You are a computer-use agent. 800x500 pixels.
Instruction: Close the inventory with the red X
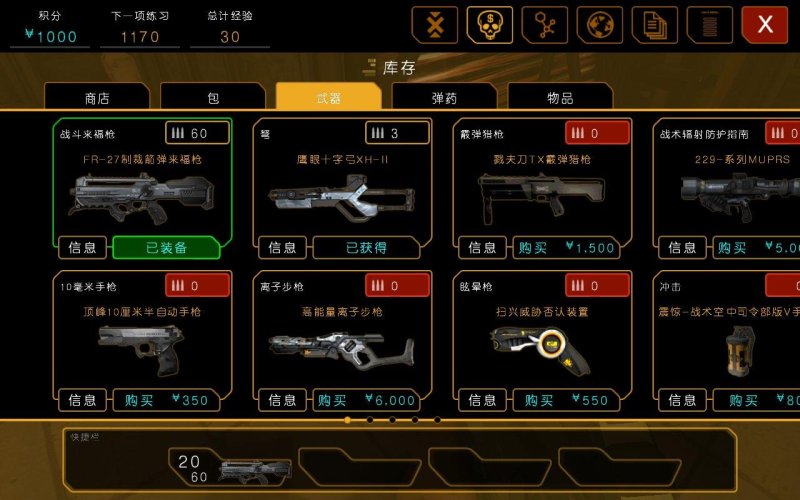click(765, 25)
